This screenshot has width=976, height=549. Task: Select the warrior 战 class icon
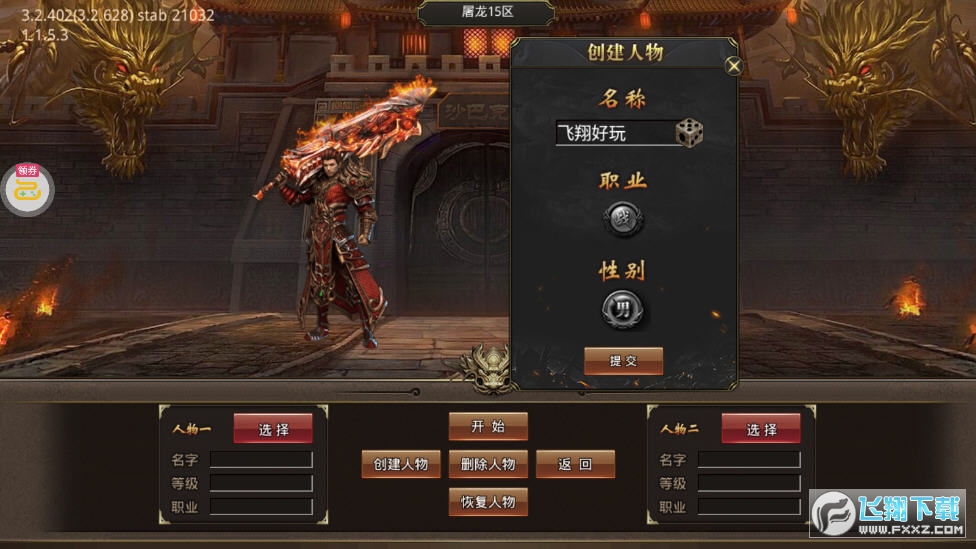pos(622,219)
